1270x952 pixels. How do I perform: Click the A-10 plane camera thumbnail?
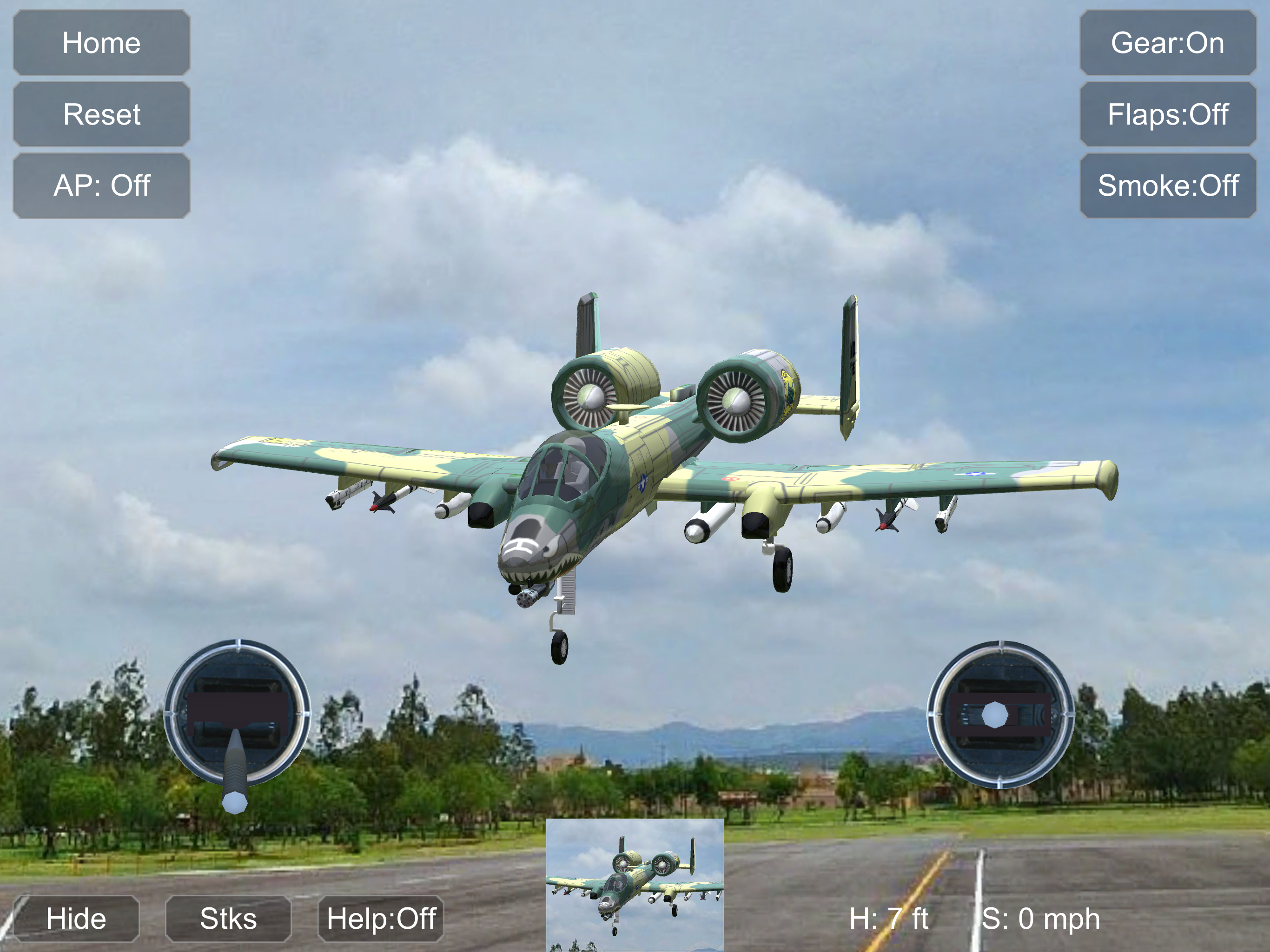click(635, 884)
